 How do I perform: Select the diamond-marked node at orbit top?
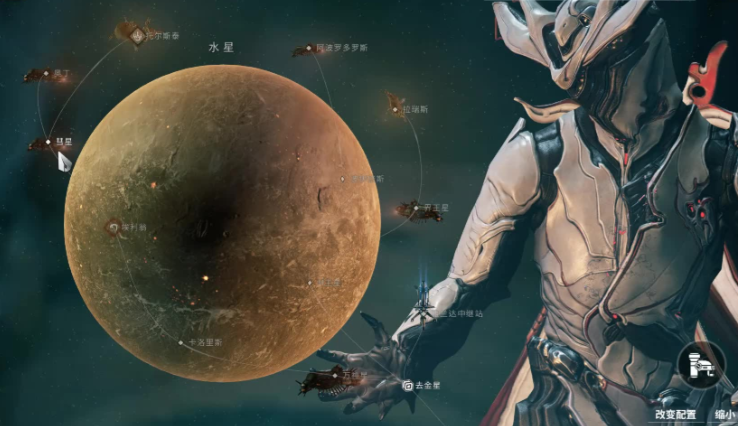(x=137, y=36)
